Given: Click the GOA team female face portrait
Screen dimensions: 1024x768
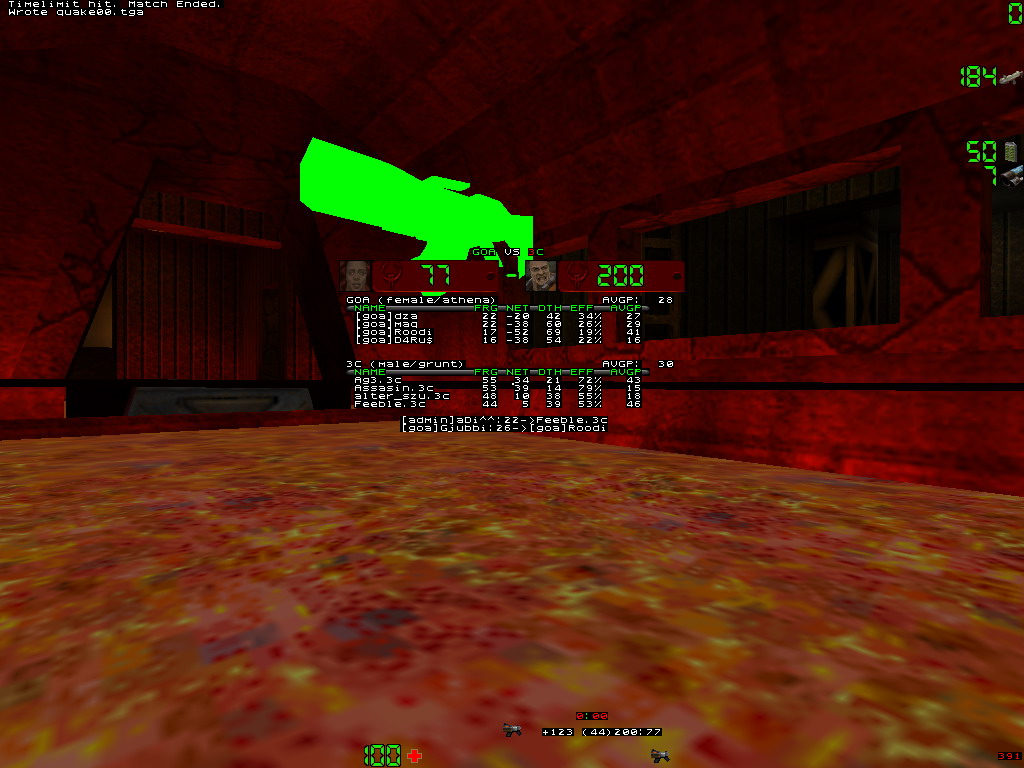Looking at the screenshot, I should (x=355, y=276).
